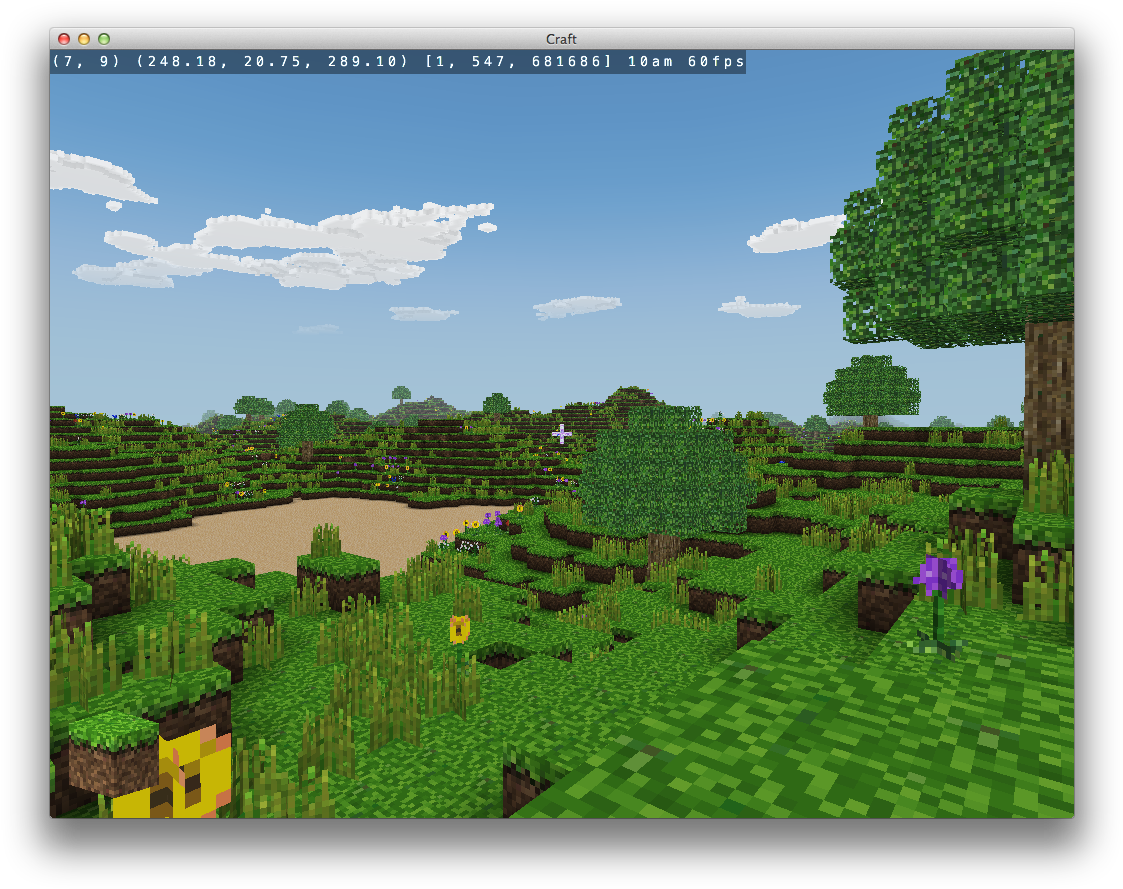Close the Craft window
Viewport: 1123px width, 889px height.
coord(64,39)
